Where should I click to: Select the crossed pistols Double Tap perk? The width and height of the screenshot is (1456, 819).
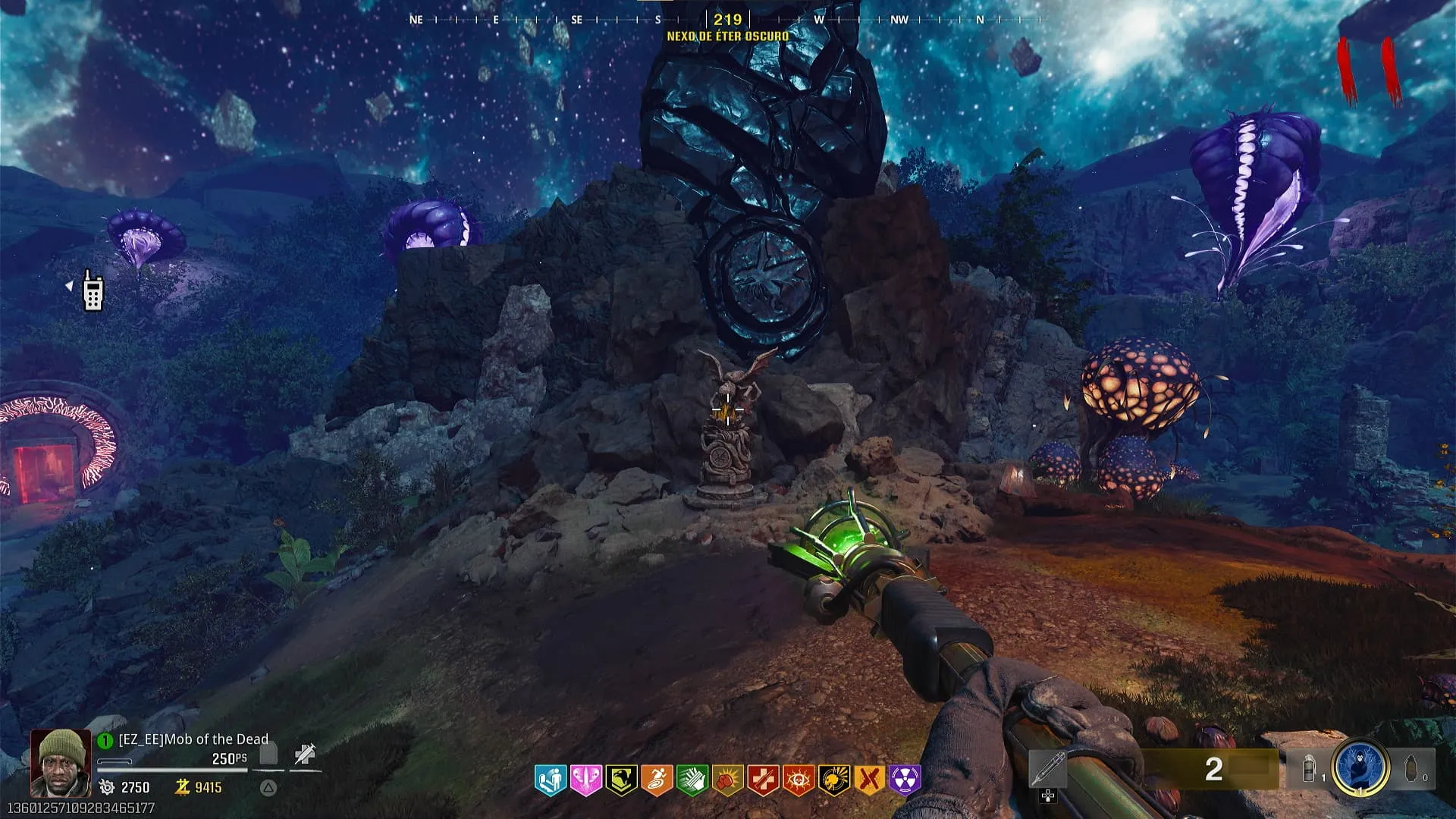[870, 780]
